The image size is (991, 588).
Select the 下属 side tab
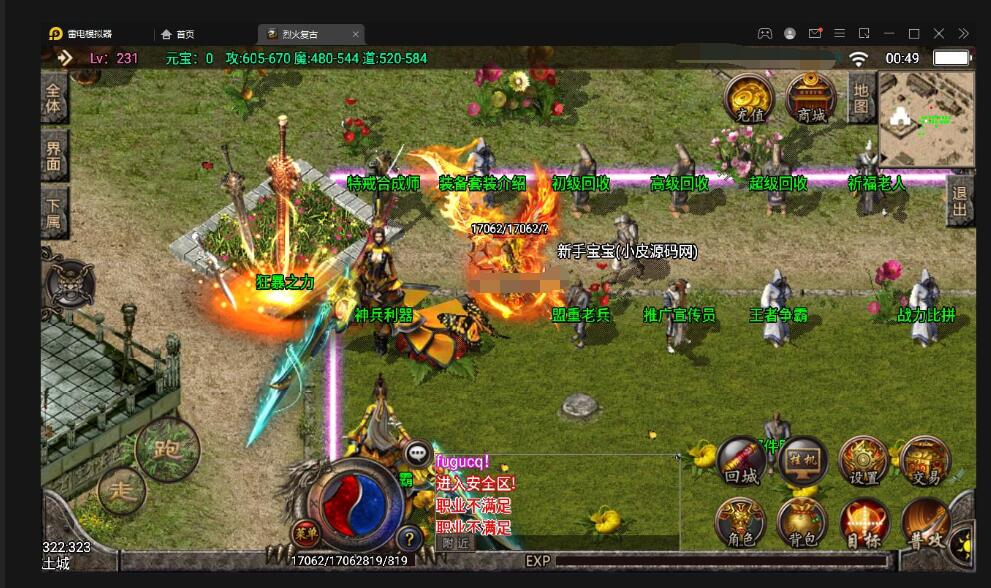pyautogui.click(x=54, y=212)
